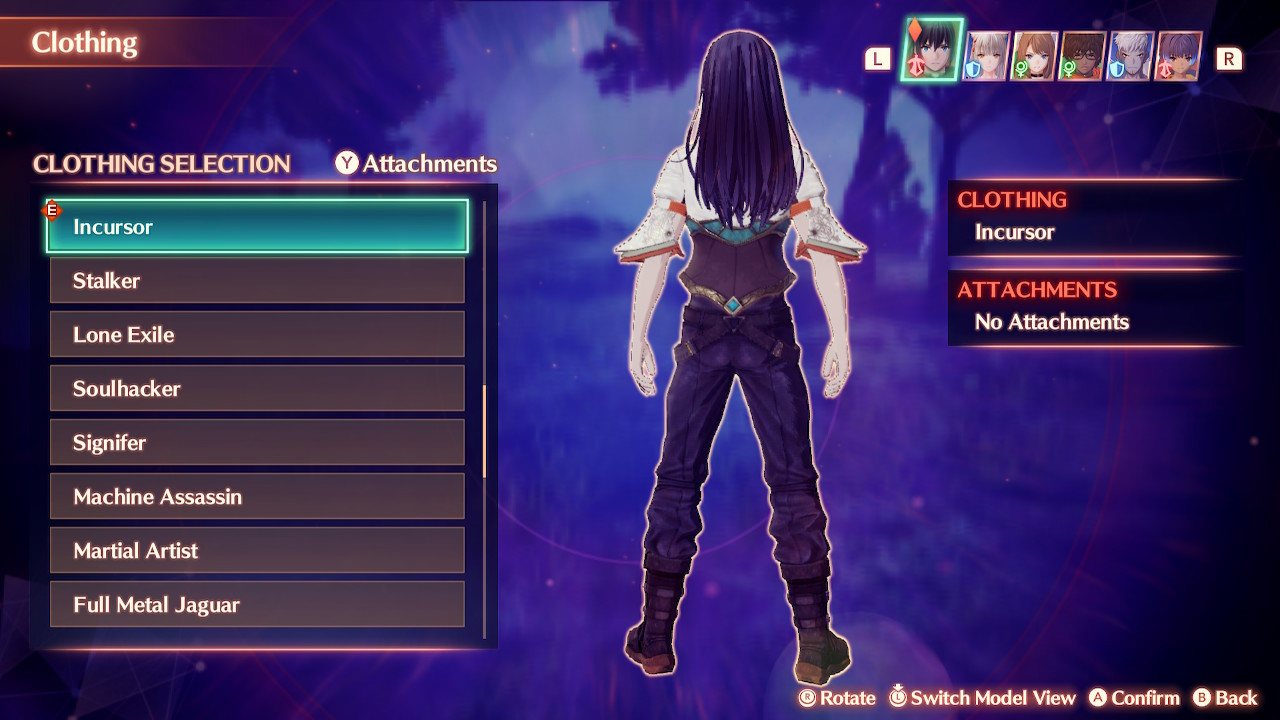Image resolution: width=1280 pixels, height=720 pixels.
Task: Pick the Signifer outfit
Action: coord(257,442)
